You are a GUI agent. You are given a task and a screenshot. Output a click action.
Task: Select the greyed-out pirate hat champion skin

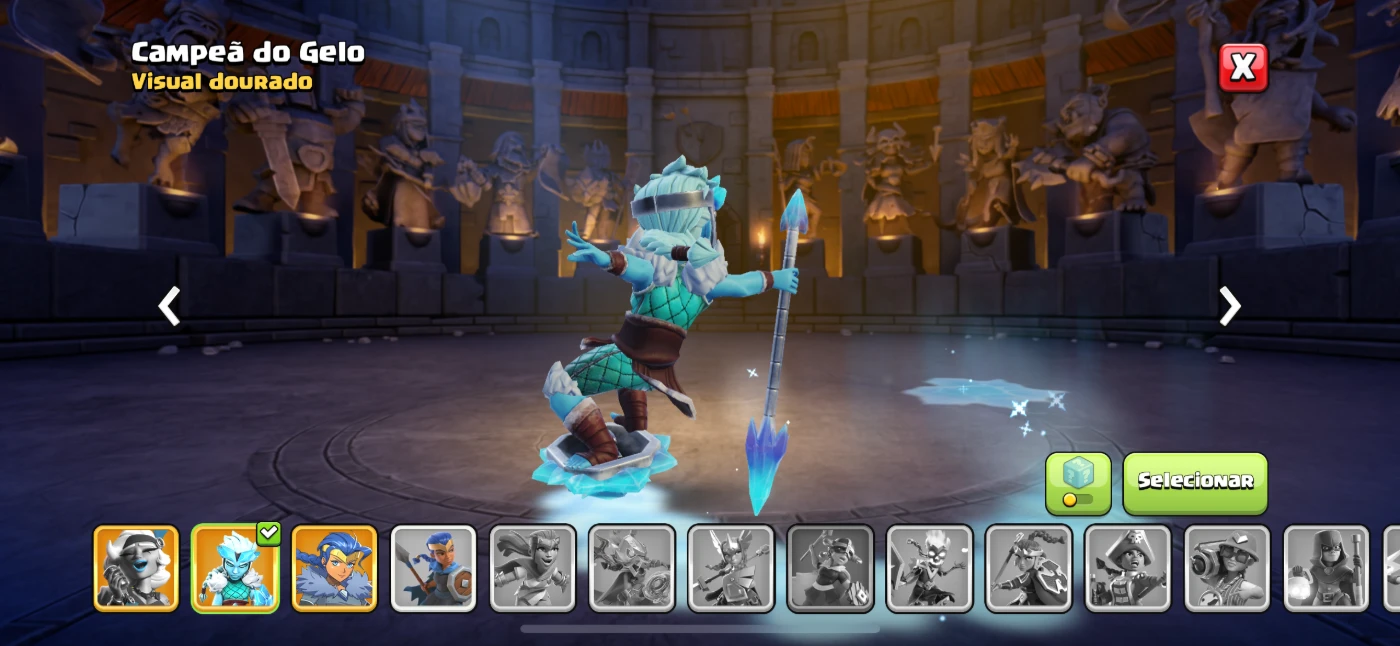coord(1127,567)
